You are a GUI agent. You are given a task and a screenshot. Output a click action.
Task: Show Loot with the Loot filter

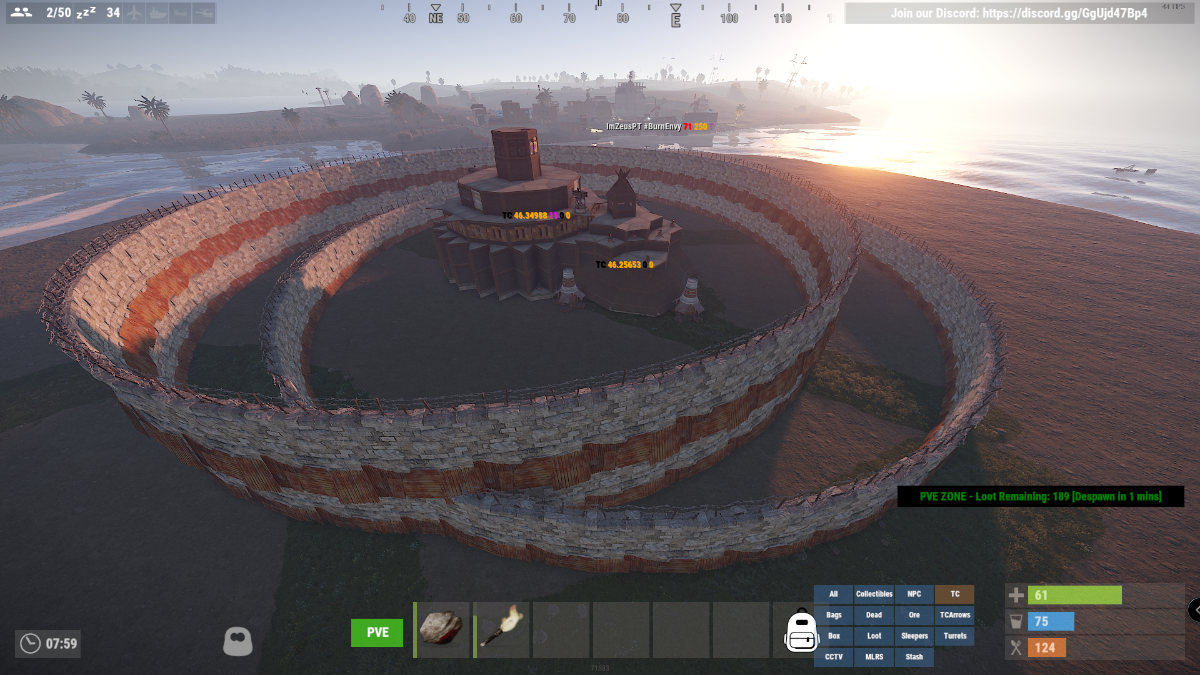click(x=874, y=636)
